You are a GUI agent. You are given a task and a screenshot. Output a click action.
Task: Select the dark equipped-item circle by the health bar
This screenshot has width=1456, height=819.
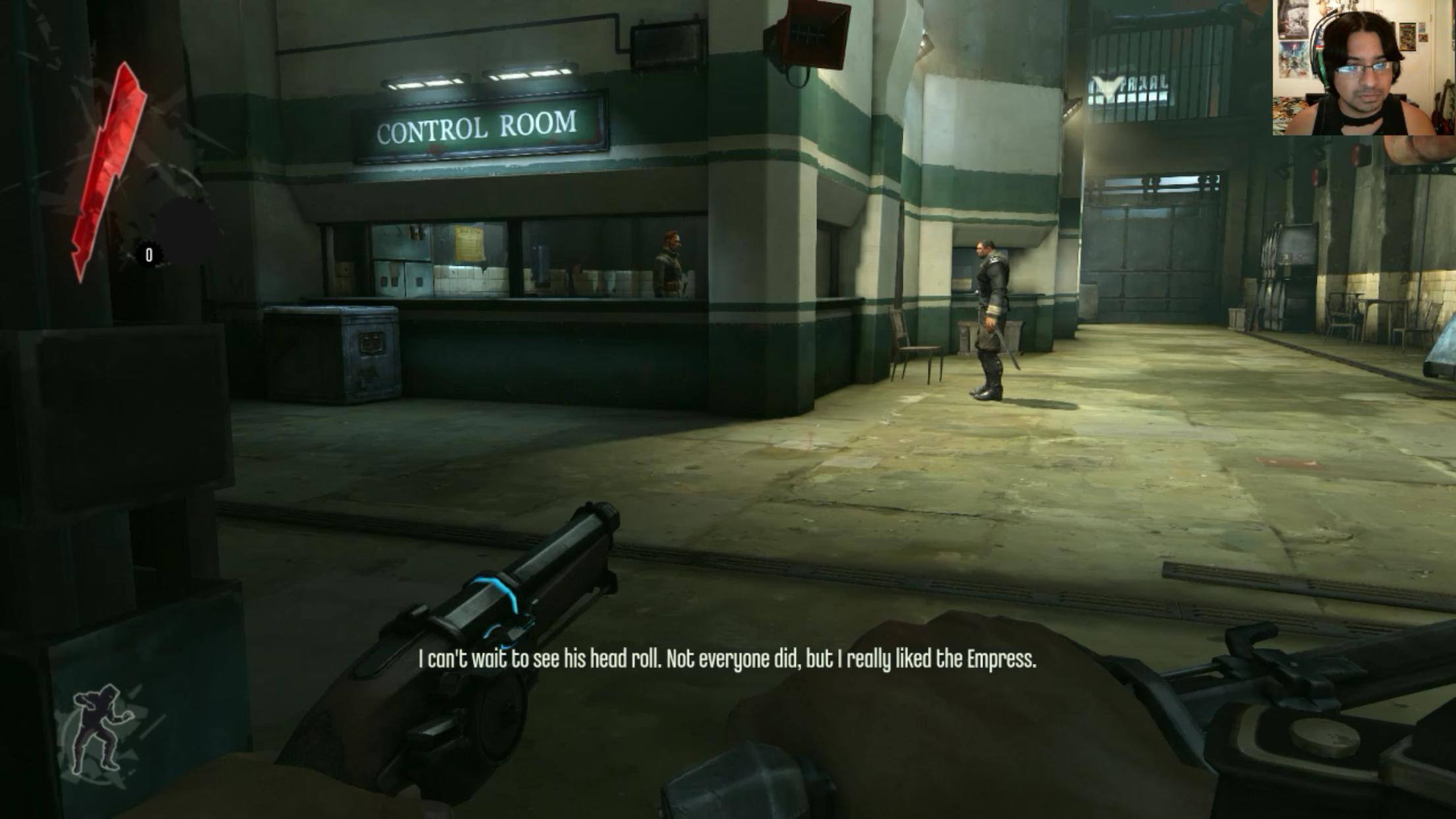click(x=187, y=232)
